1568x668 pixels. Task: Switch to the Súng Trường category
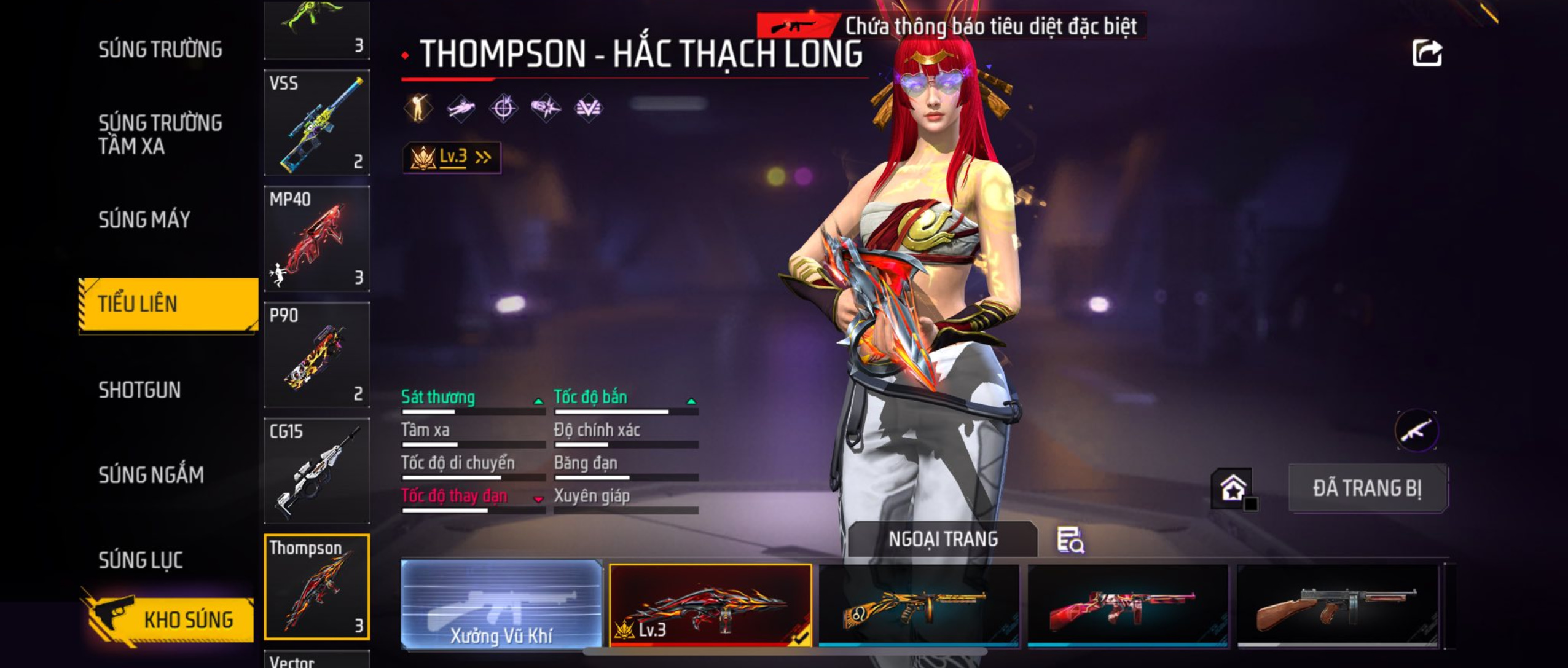[x=160, y=49]
